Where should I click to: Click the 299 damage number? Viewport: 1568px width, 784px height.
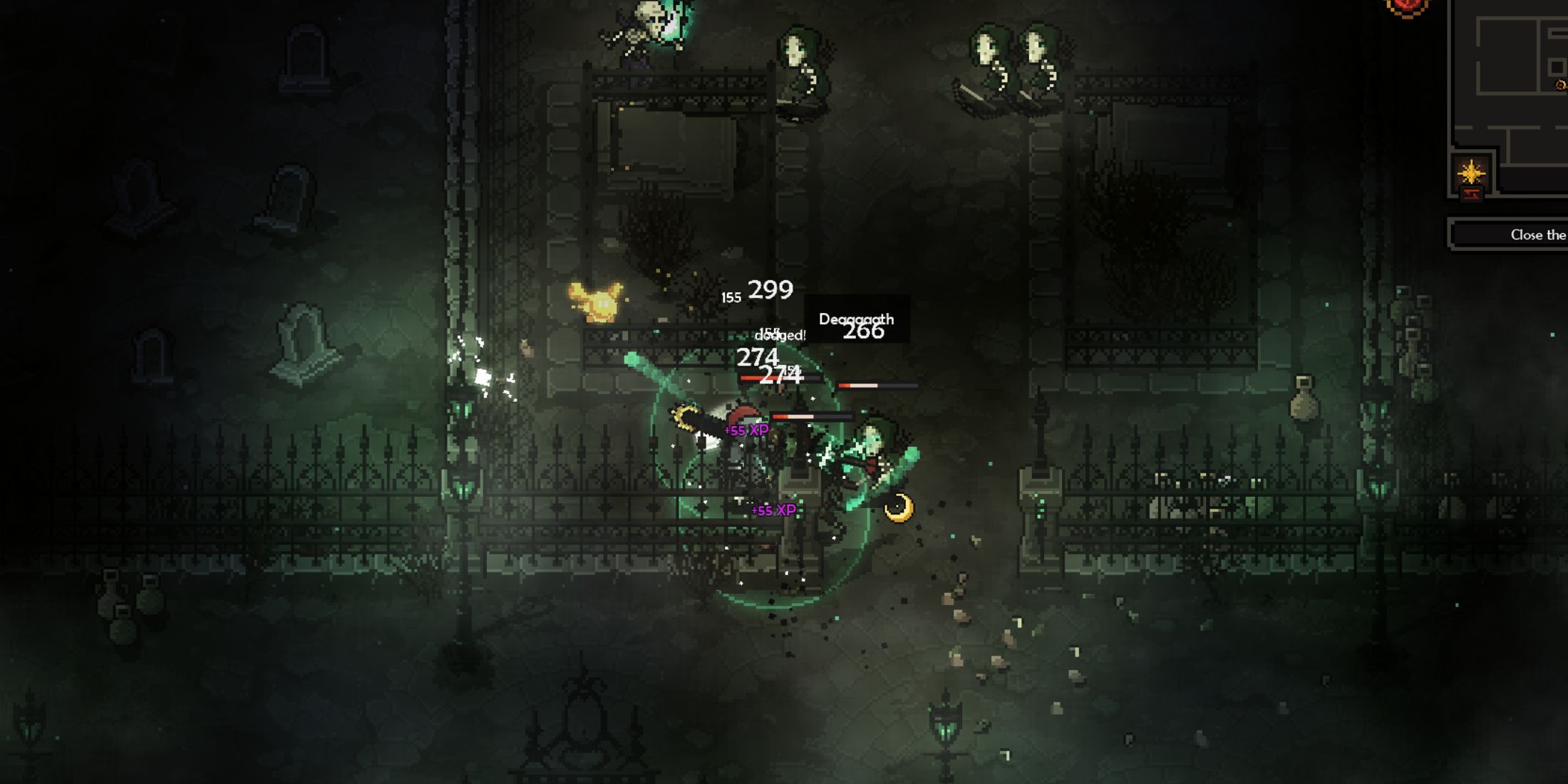[x=770, y=289]
